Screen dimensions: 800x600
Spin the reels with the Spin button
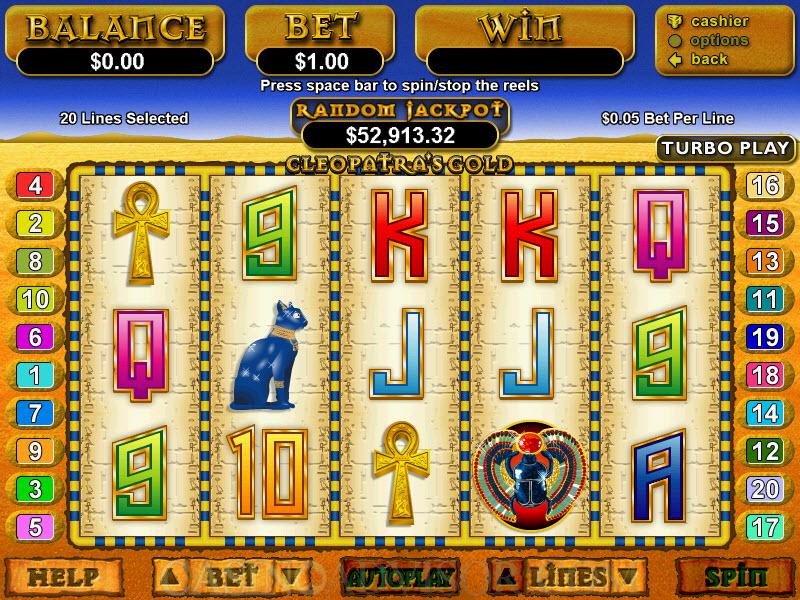coord(735,577)
